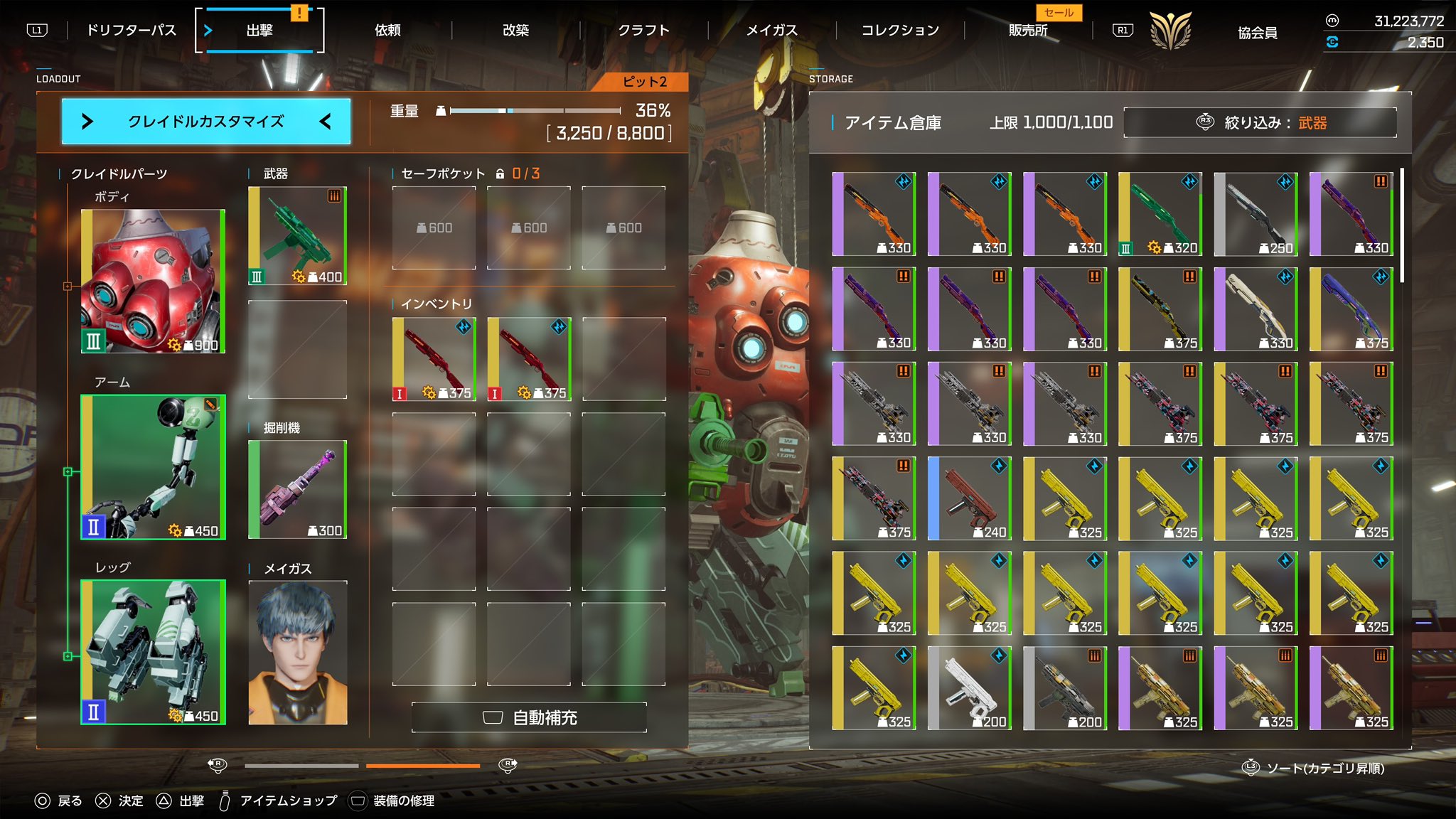Switch to the ドリフターパス tab
The image size is (1456, 819).
point(131,31)
